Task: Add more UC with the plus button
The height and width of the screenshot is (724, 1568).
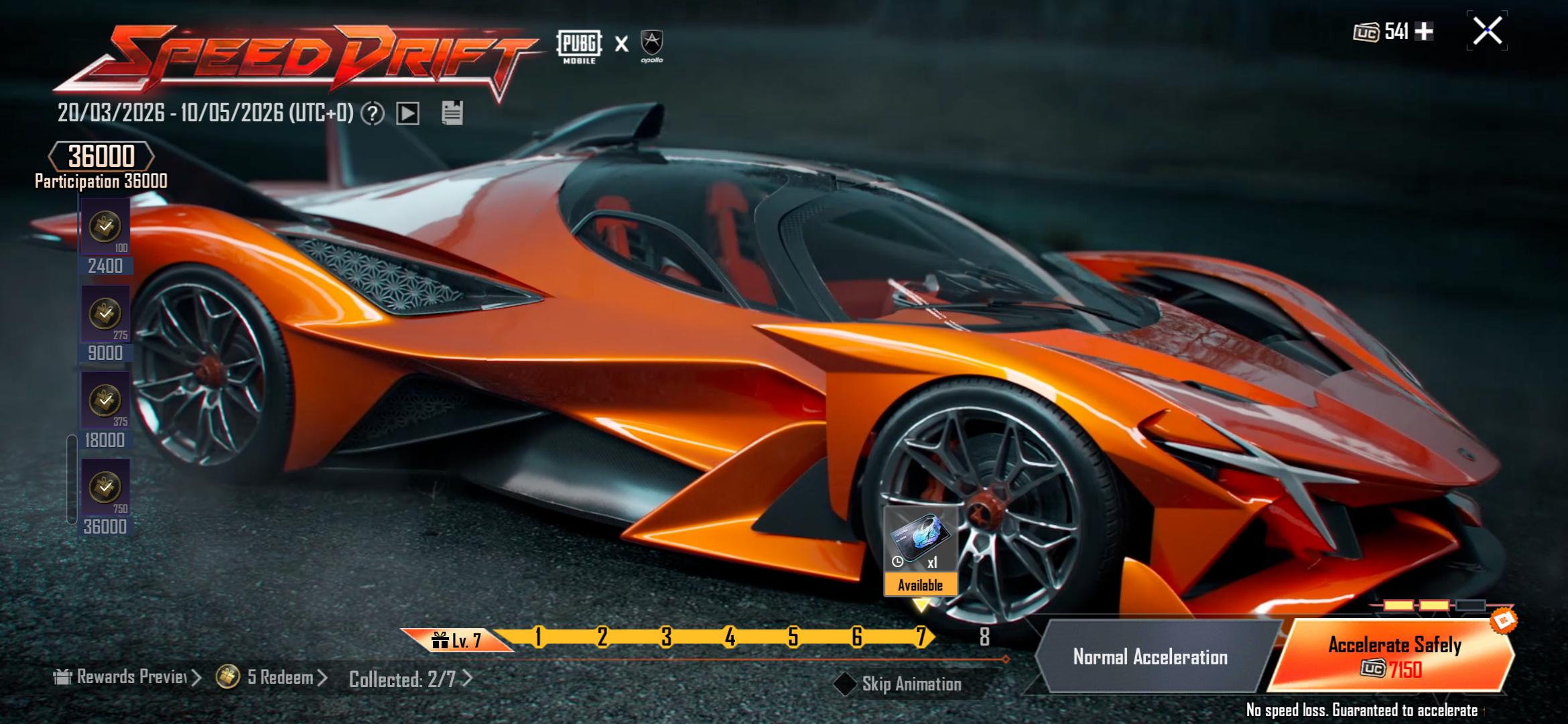Action: coord(1424,32)
